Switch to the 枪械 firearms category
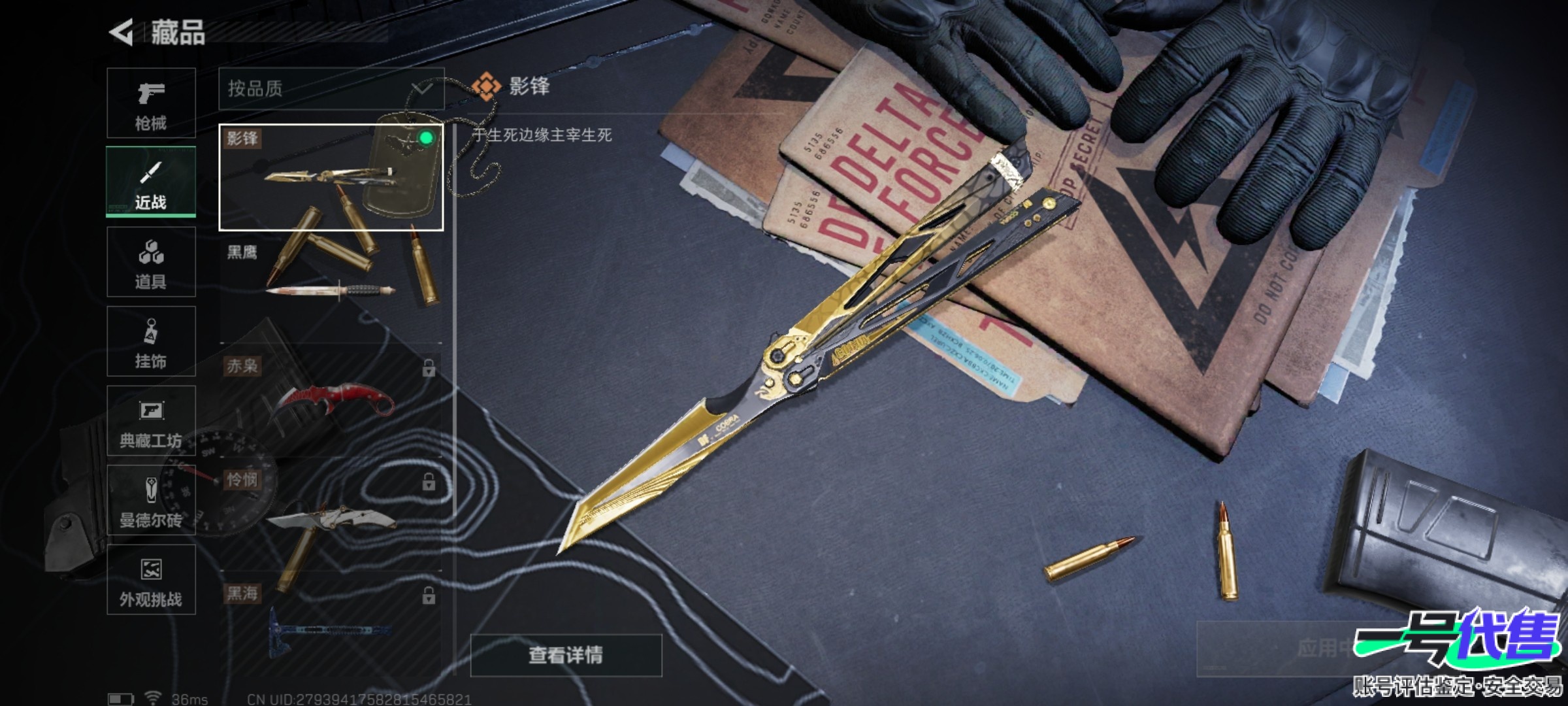The width and height of the screenshot is (1568, 706). (151, 103)
